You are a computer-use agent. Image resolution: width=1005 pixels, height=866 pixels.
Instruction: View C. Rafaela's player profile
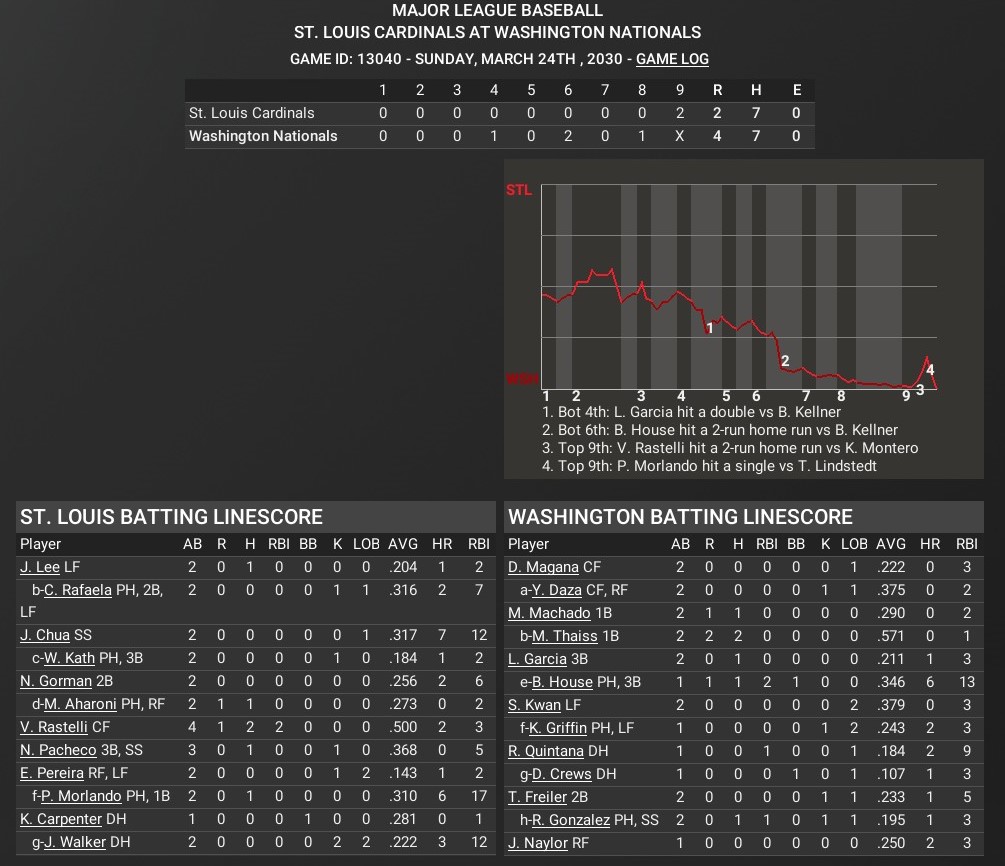[77, 590]
